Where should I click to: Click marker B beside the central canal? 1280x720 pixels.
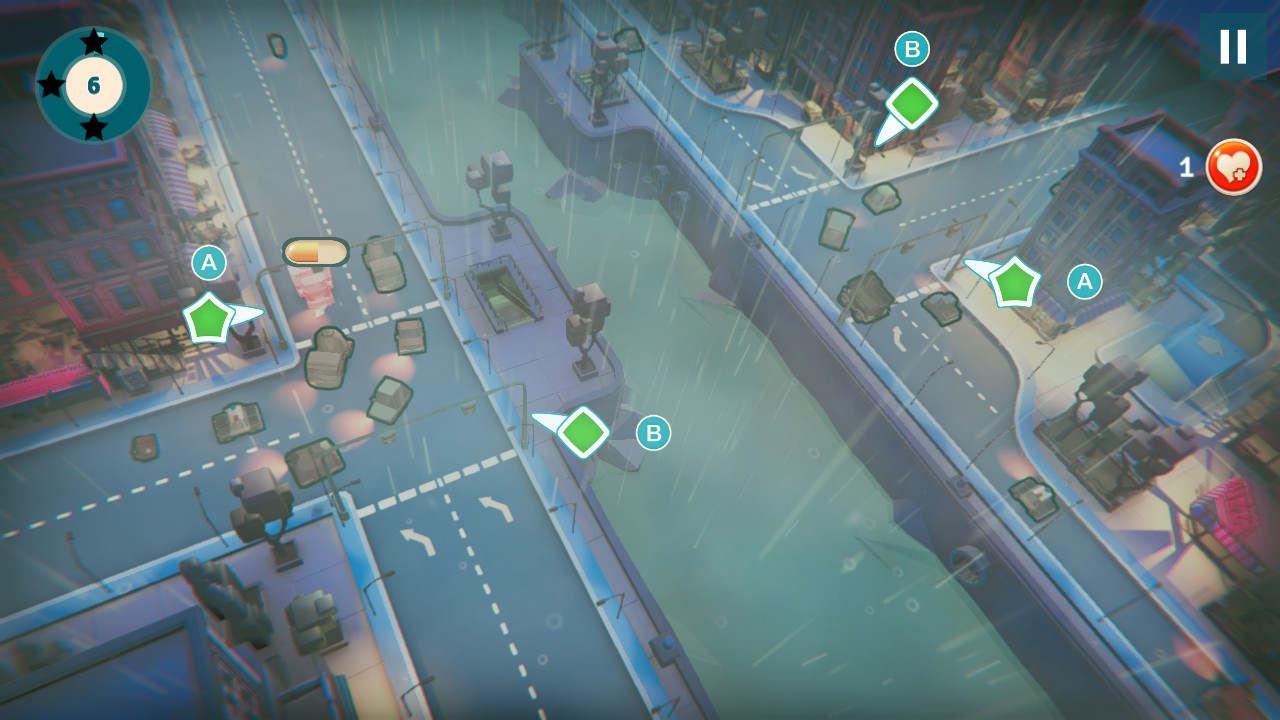(x=653, y=433)
